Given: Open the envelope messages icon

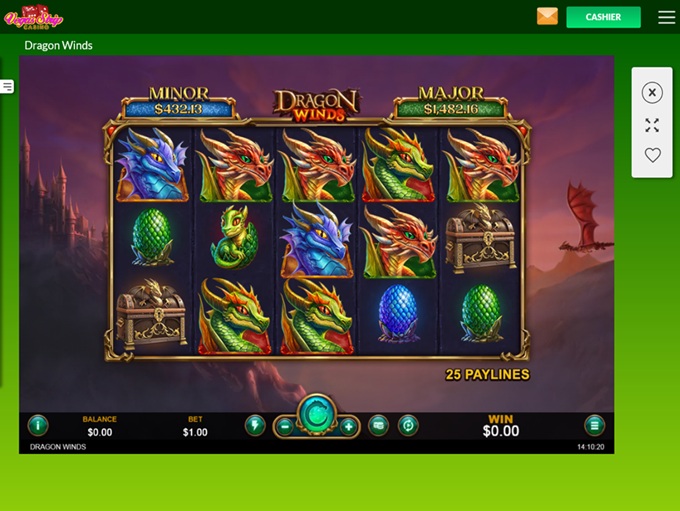Looking at the screenshot, I should 547,16.
